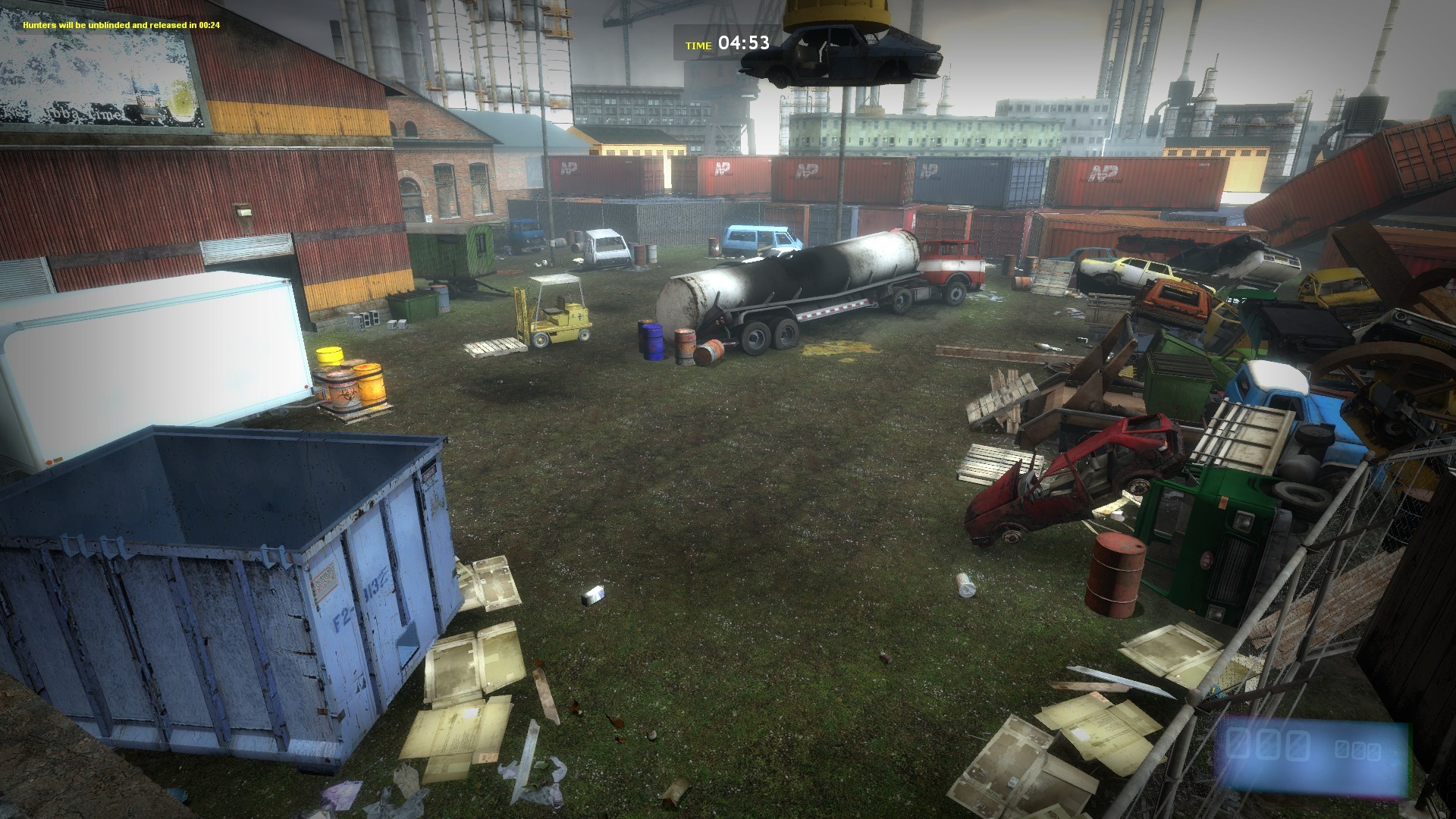Viewport: 1456px width, 819px height.
Task: Click the 04:53 countdown timer display
Action: coord(746,44)
